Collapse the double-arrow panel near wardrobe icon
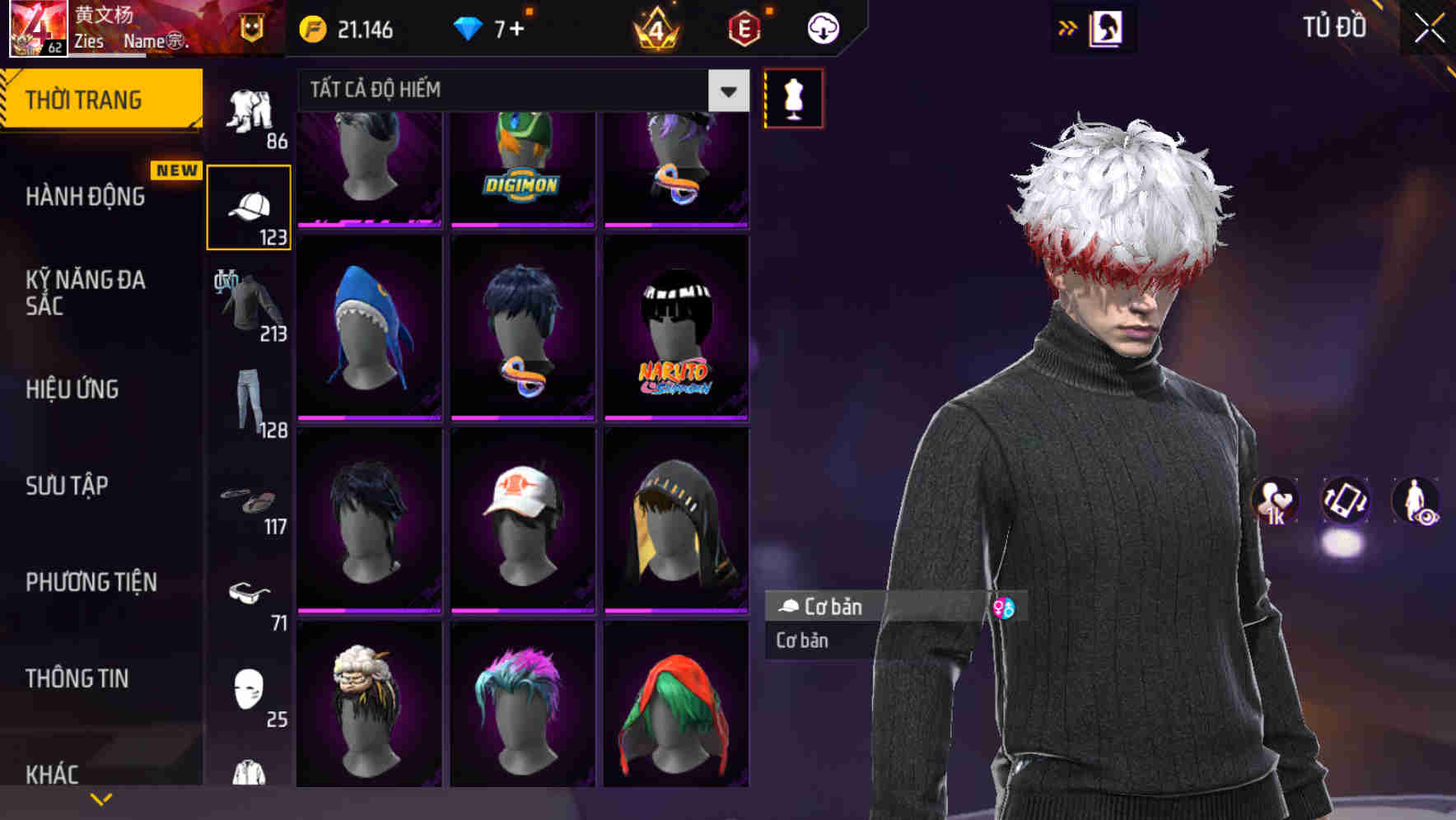 click(x=1068, y=27)
